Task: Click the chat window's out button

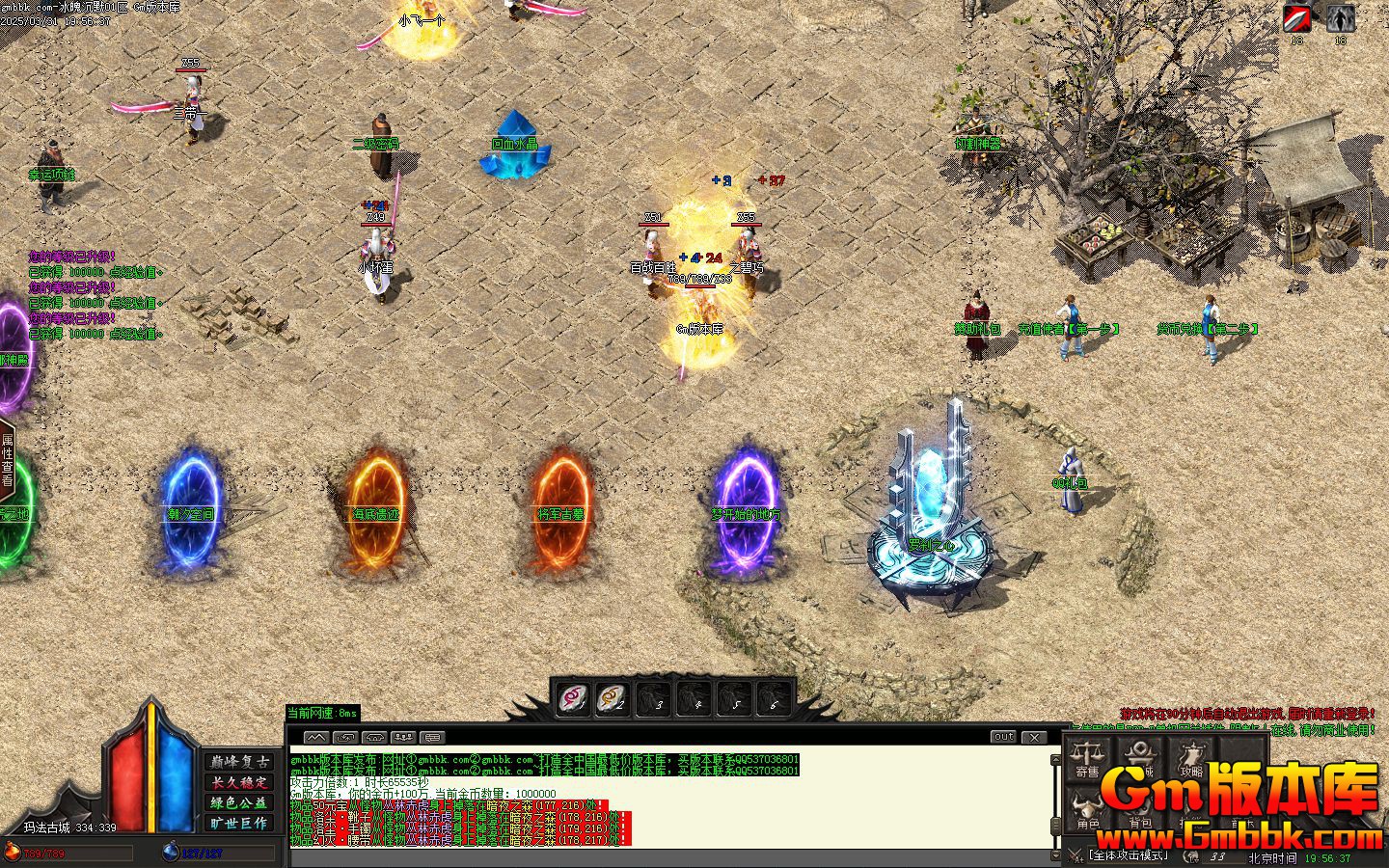Action: 1003,737
